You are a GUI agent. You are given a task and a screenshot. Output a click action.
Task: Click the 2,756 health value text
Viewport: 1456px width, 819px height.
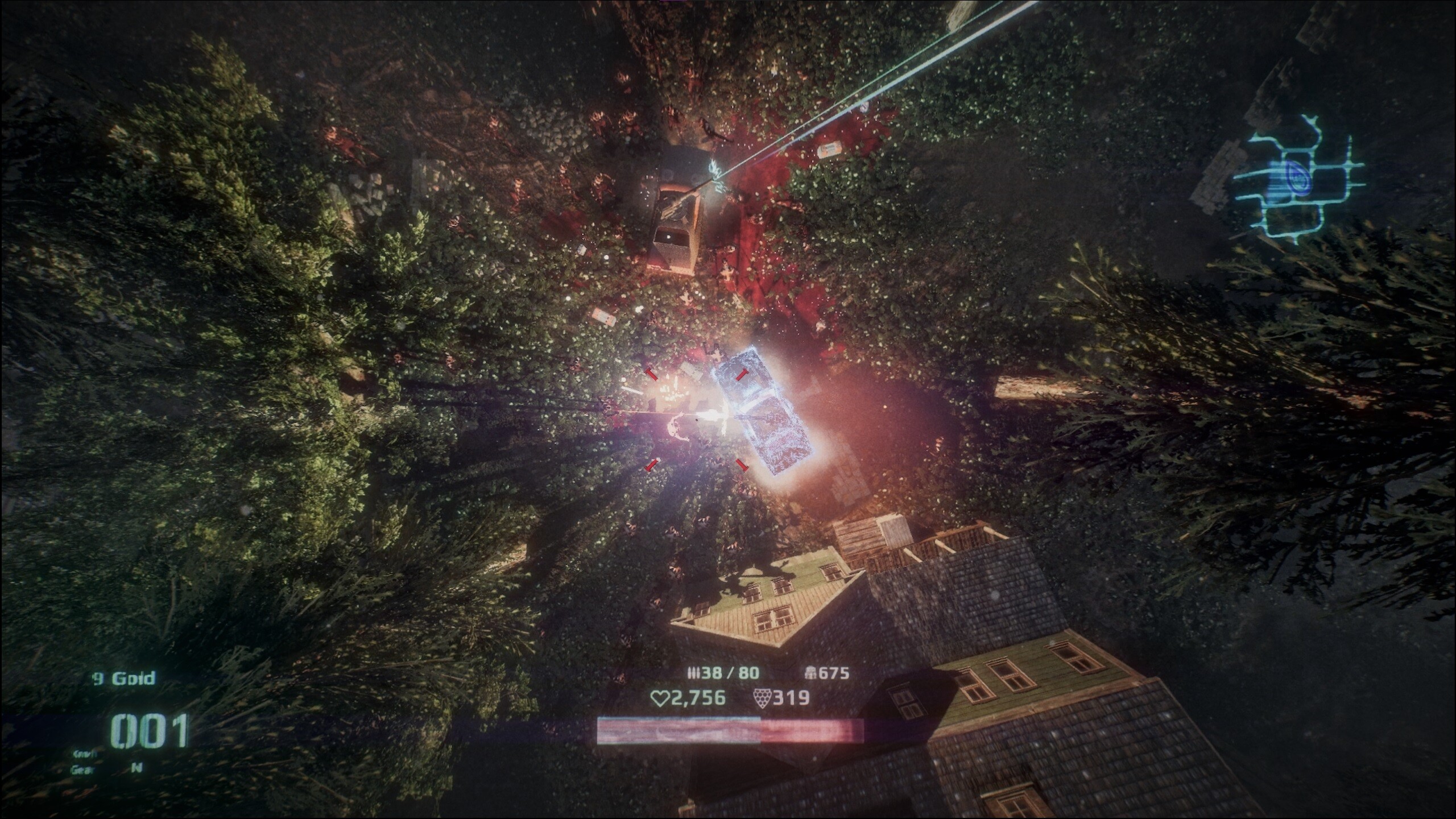[699, 698]
